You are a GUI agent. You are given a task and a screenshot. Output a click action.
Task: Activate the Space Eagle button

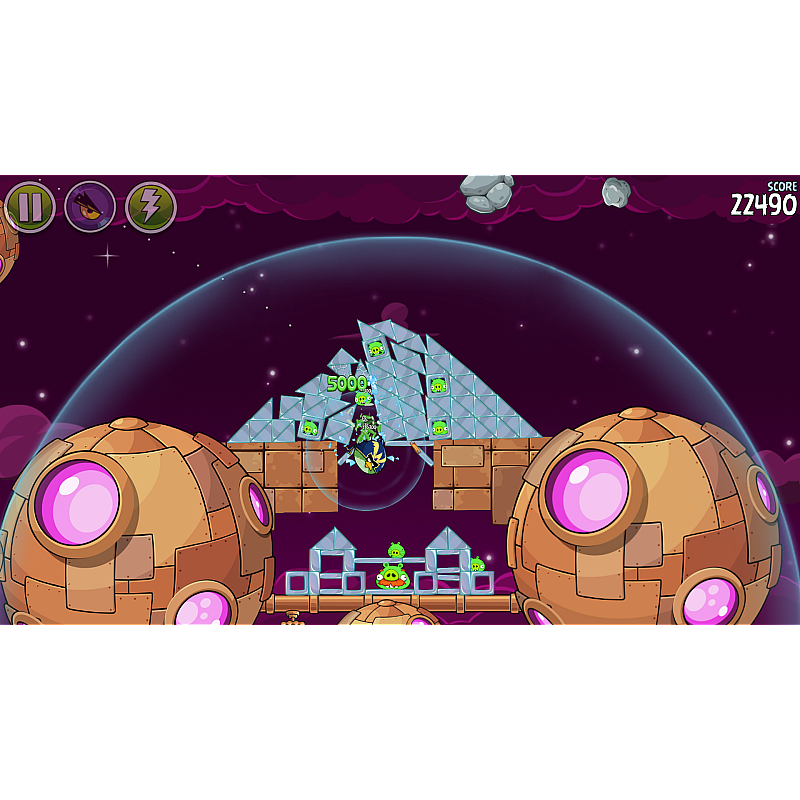pyautogui.click(x=90, y=207)
